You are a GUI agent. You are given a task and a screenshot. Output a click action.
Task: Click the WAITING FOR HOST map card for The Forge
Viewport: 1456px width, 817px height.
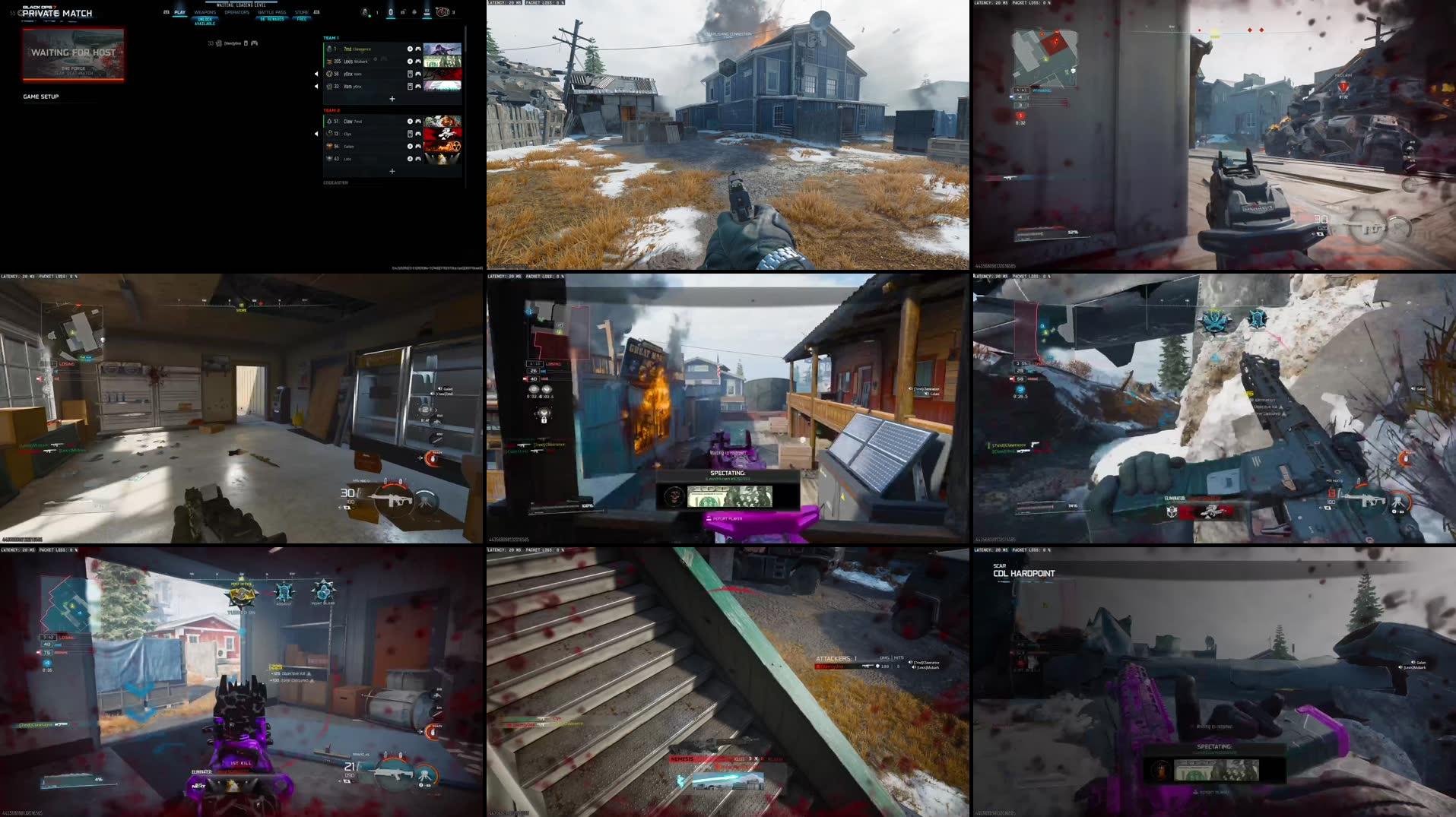point(72,55)
